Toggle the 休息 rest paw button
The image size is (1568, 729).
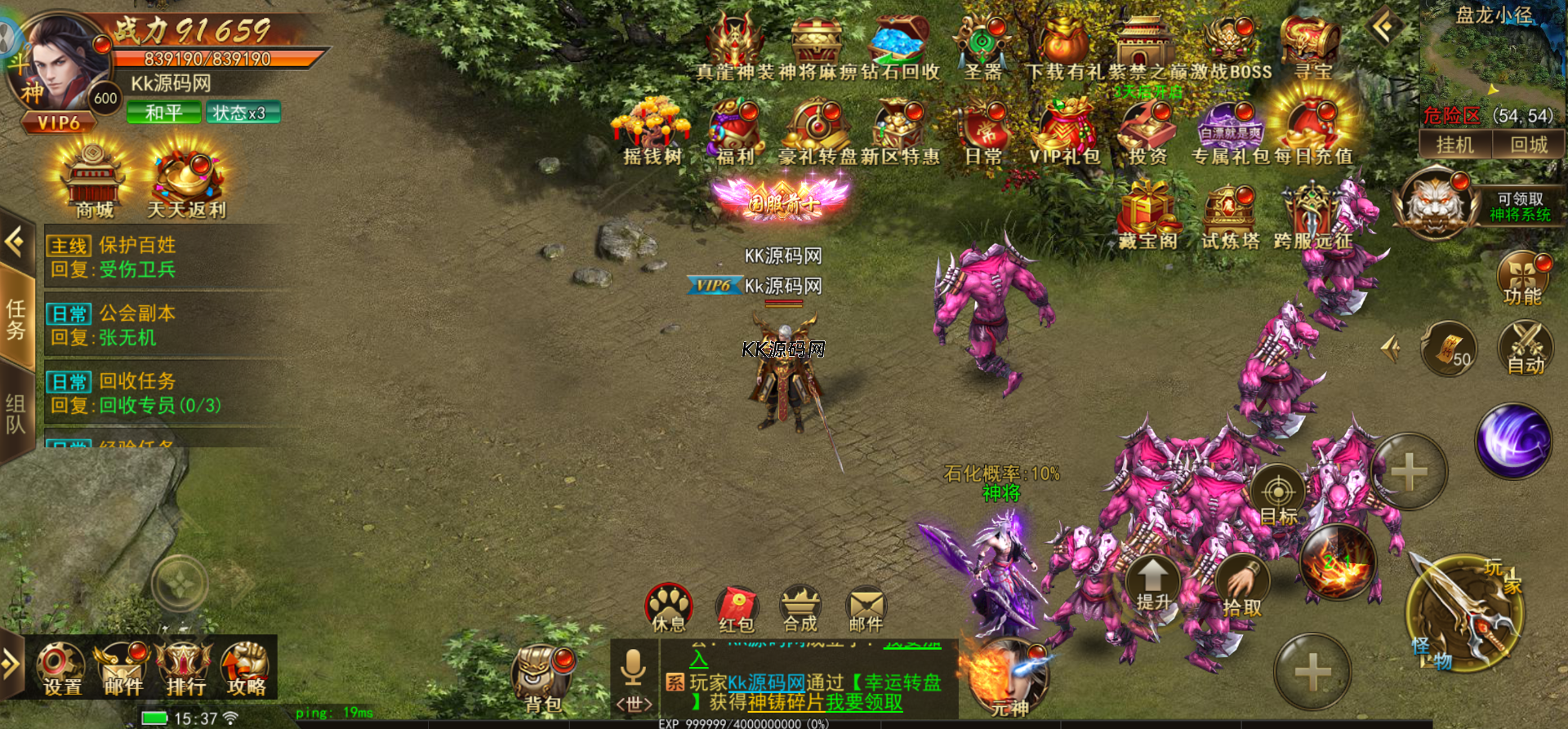point(669,608)
